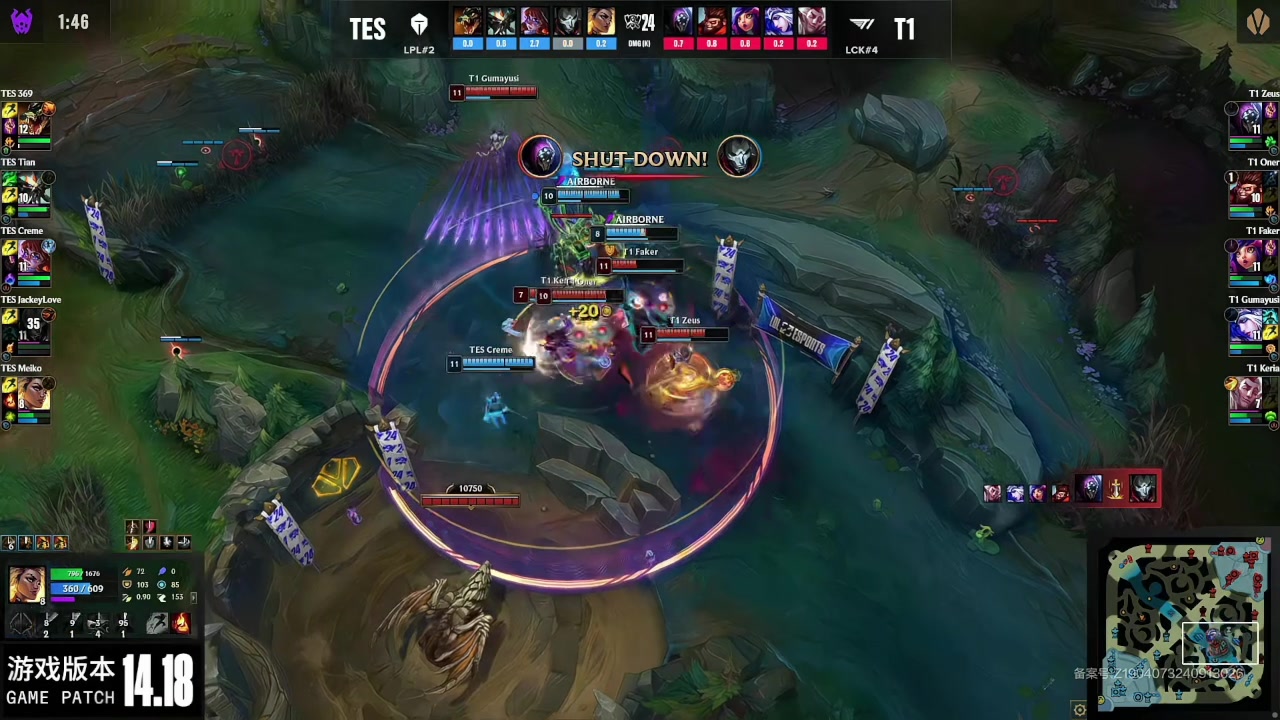Image resolution: width=1280 pixels, height=720 pixels.
Task: Focus on TES JackeyLove's portrait
Action: 31,326
